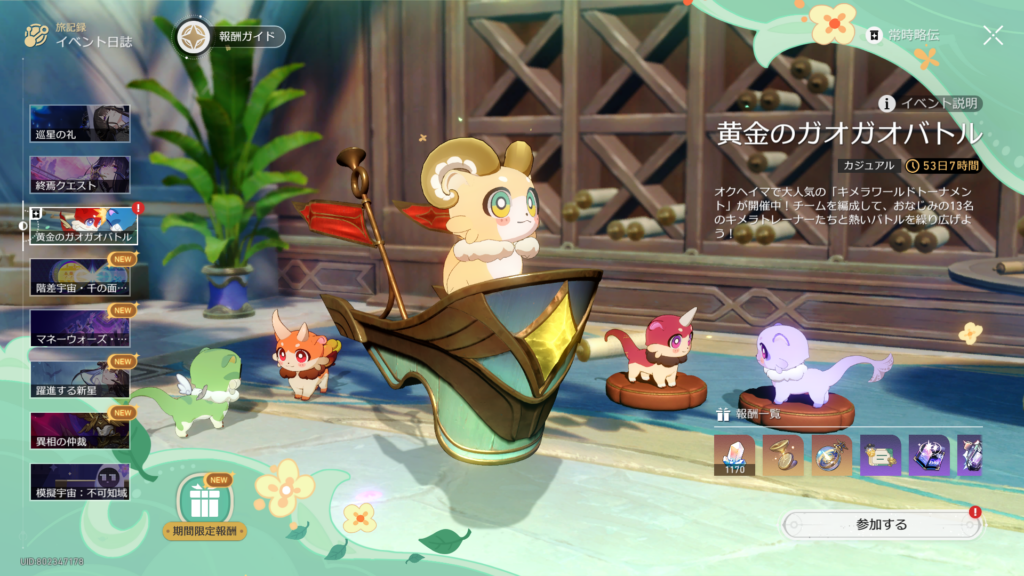Image resolution: width=1024 pixels, height=576 pixels.
Task: Switch to the 階差宇宙・千の面 event
Action: pyautogui.click(x=80, y=278)
